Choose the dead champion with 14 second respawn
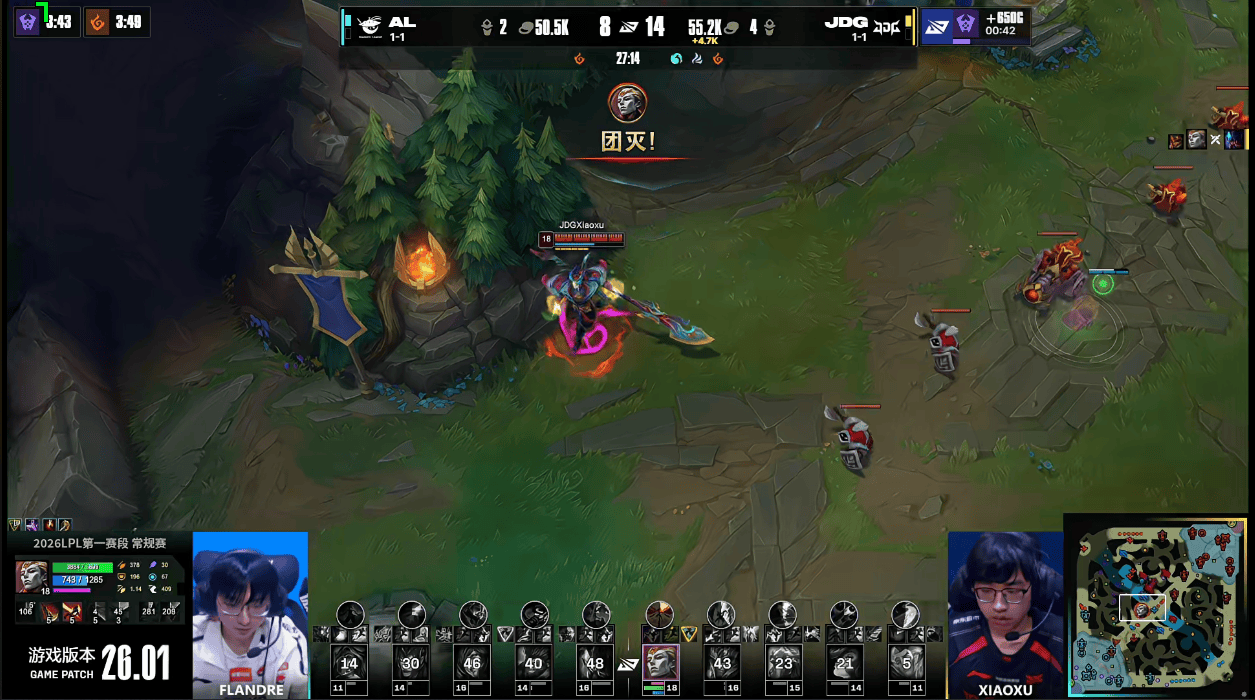1255x700 pixels. coord(349,663)
